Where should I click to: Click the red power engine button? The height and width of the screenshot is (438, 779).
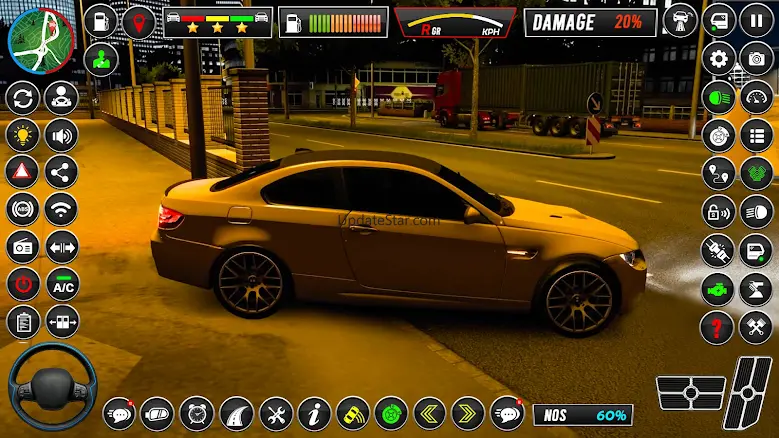tap(22, 284)
